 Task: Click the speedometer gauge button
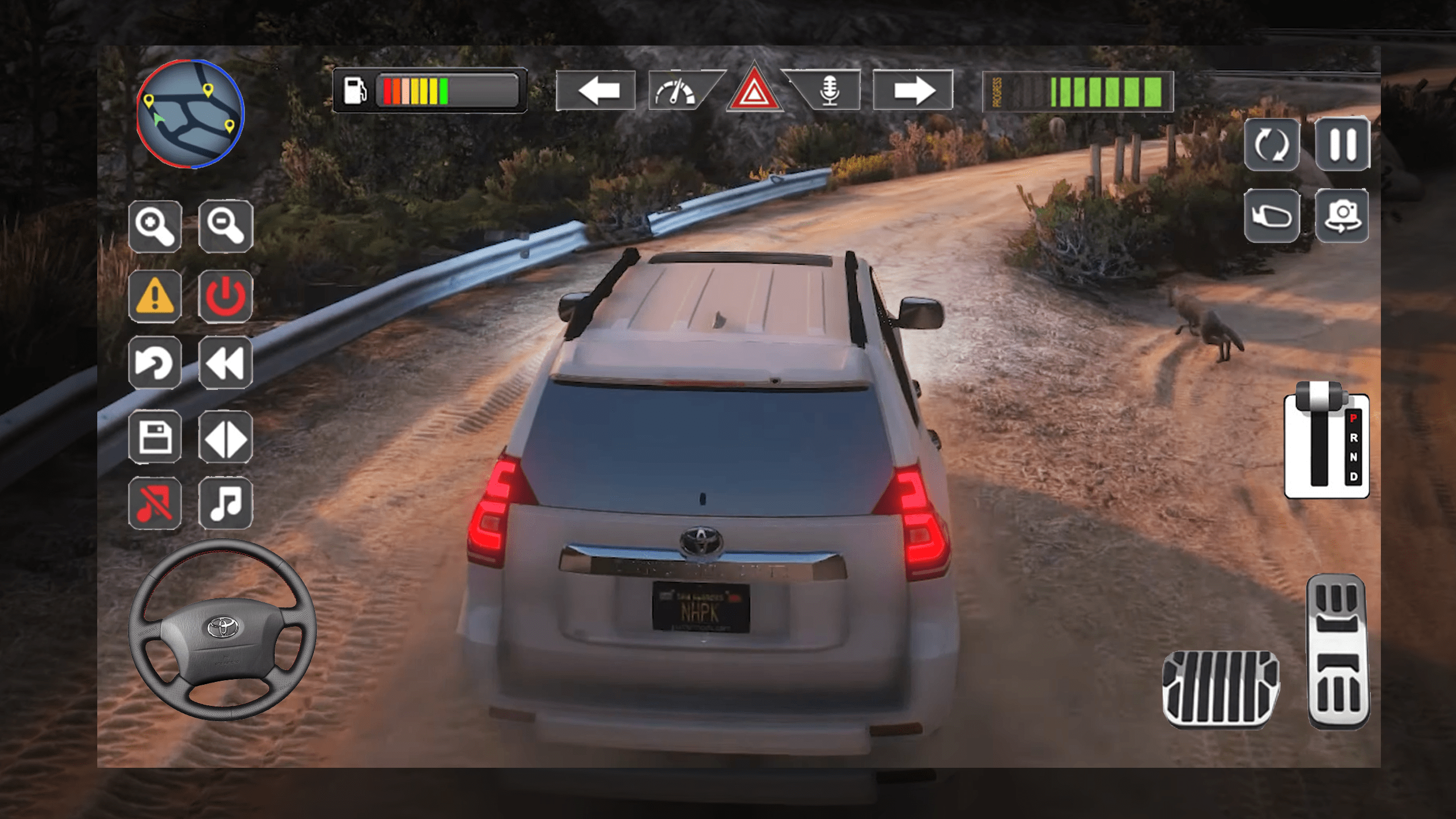pos(677,91)
